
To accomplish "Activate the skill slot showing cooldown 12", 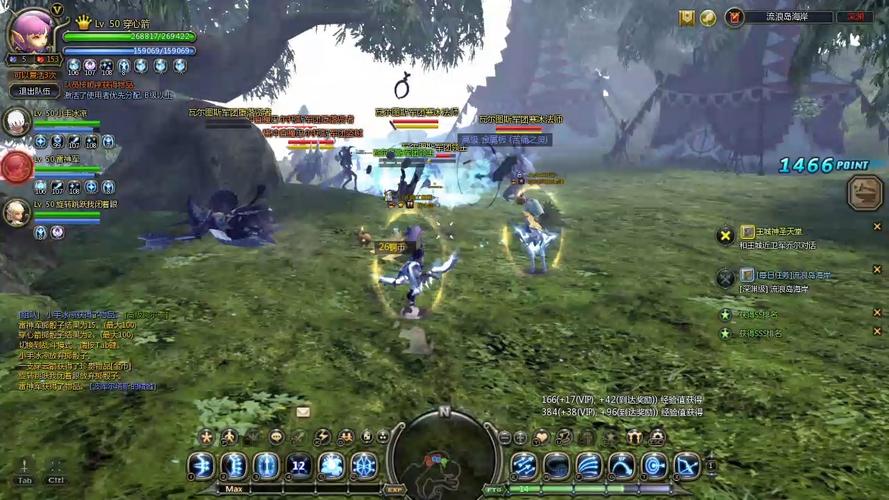I will 298,466.
